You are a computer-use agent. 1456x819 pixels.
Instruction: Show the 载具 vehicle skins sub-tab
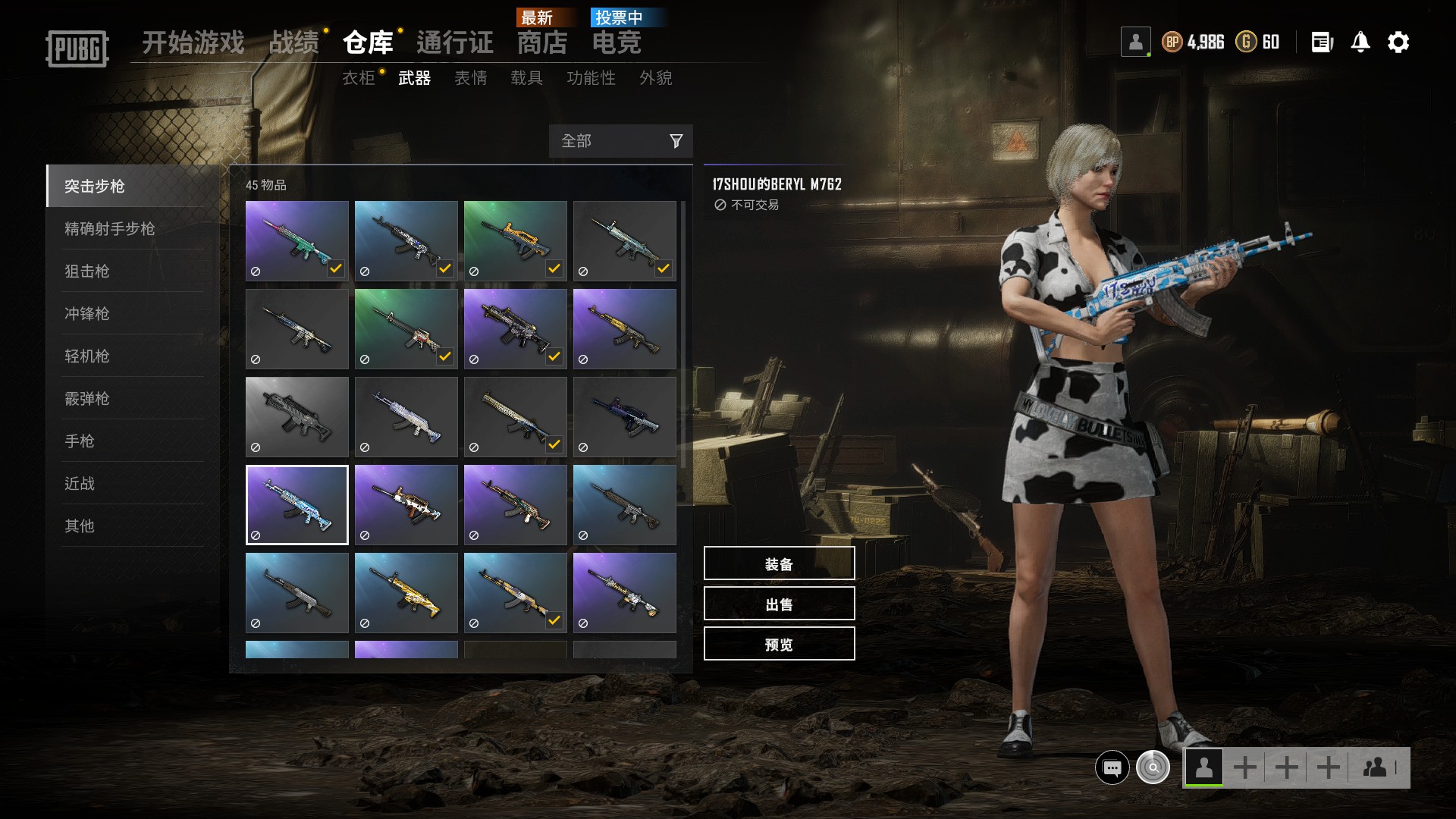point(526,78)
